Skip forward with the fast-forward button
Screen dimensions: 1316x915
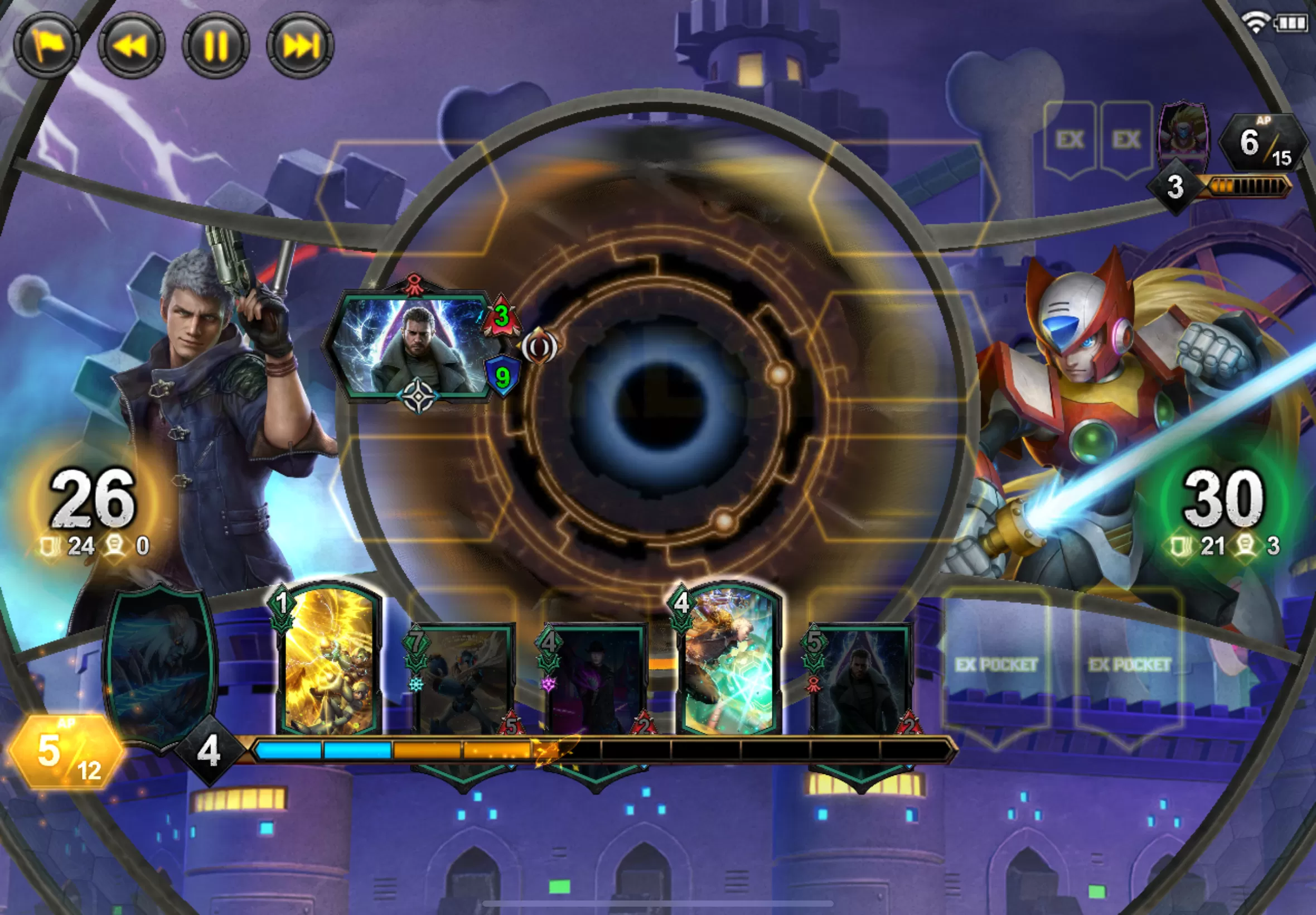pos(300,45)
